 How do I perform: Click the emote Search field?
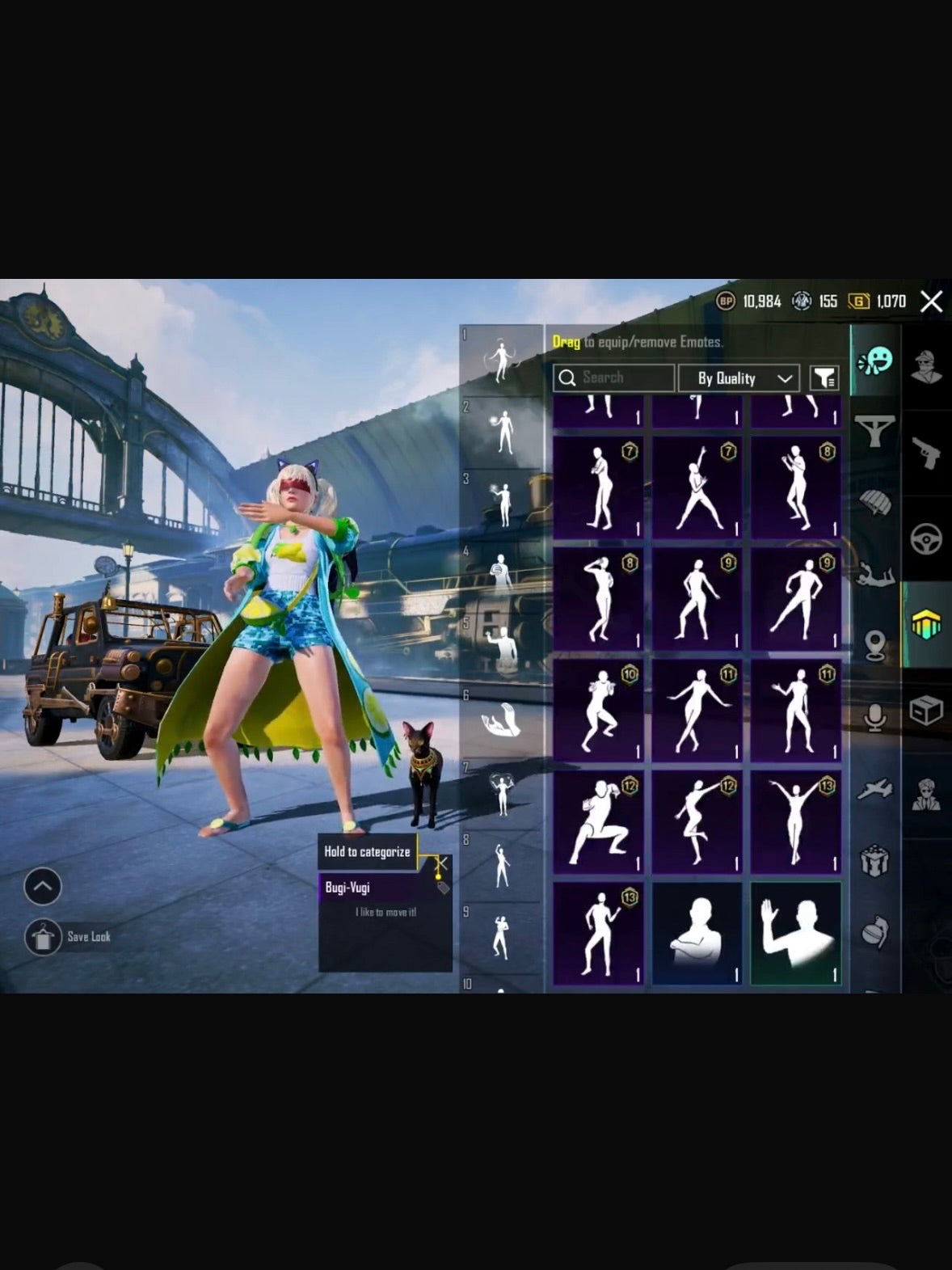pyautogui.click(x=613, y=378)
